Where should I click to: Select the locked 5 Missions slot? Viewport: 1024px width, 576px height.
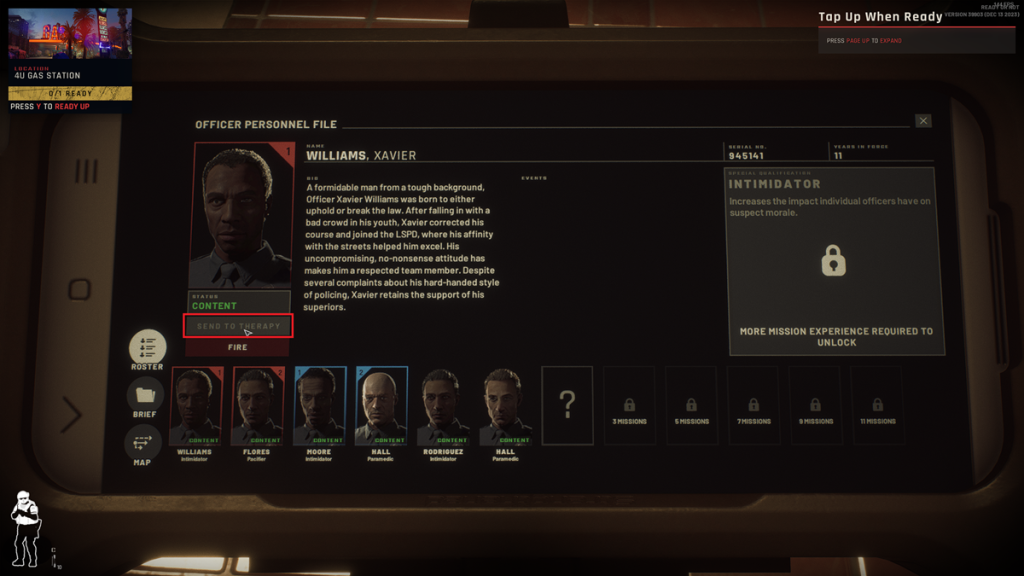(x=691, y=405)
